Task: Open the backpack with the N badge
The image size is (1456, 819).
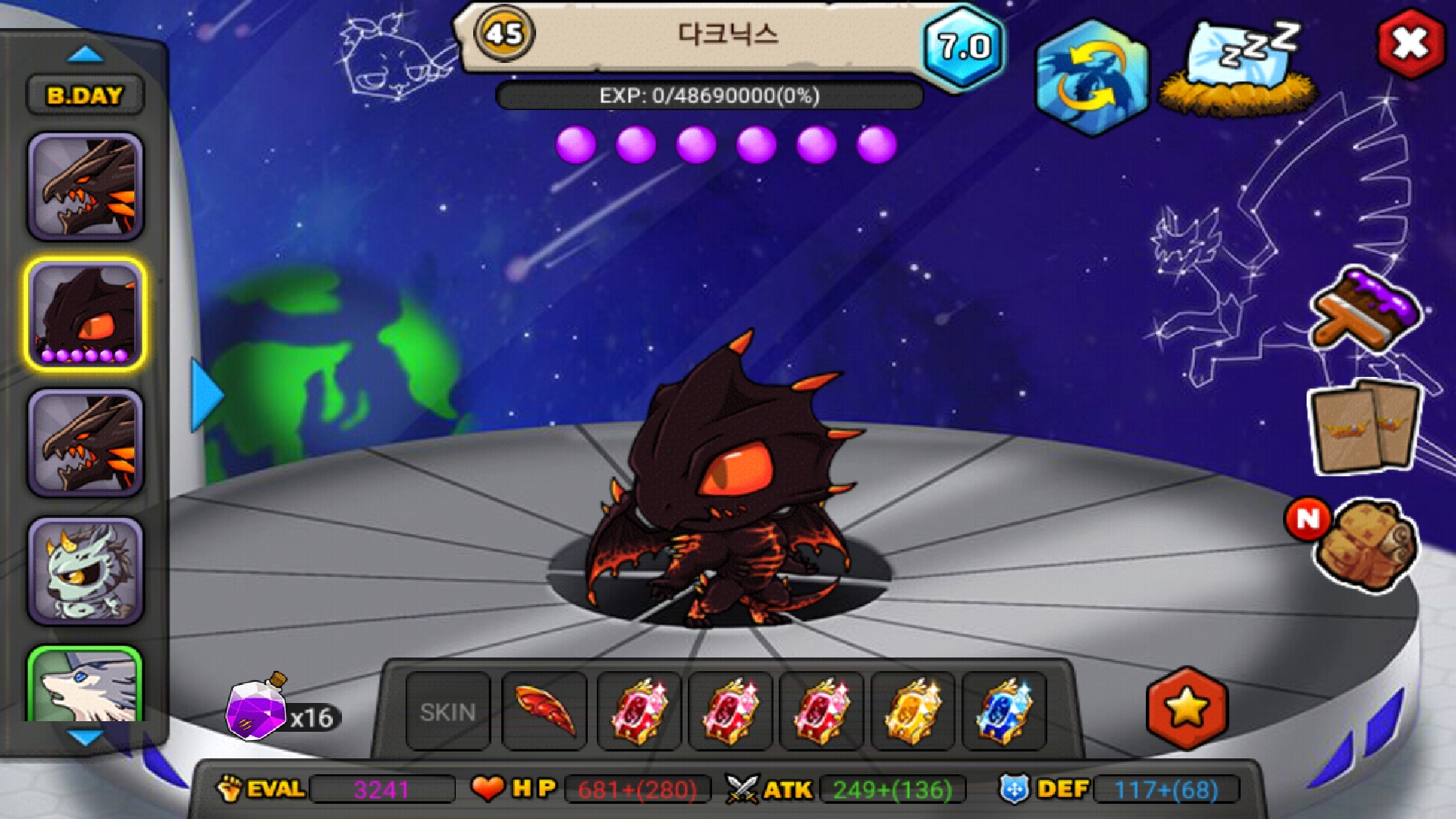Action: pos(1365,544)
